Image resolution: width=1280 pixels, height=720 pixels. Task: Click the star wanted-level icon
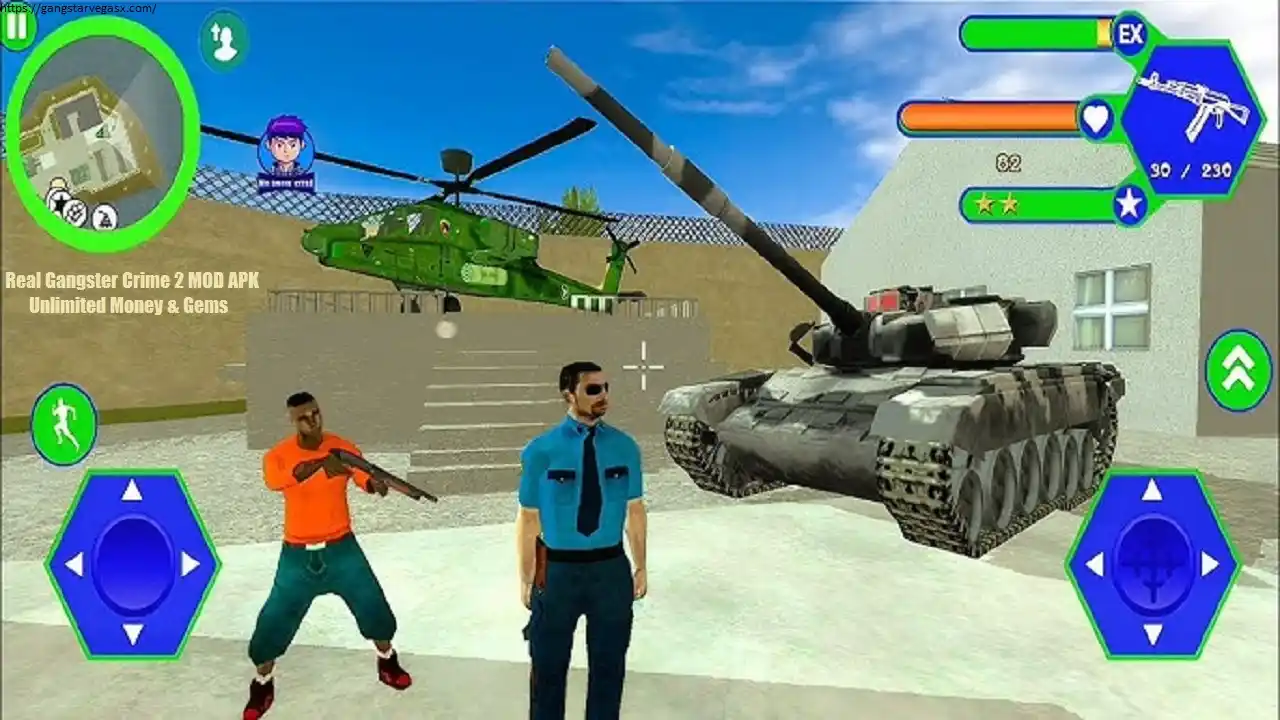pyautogui.click(x=1130, y=207)
